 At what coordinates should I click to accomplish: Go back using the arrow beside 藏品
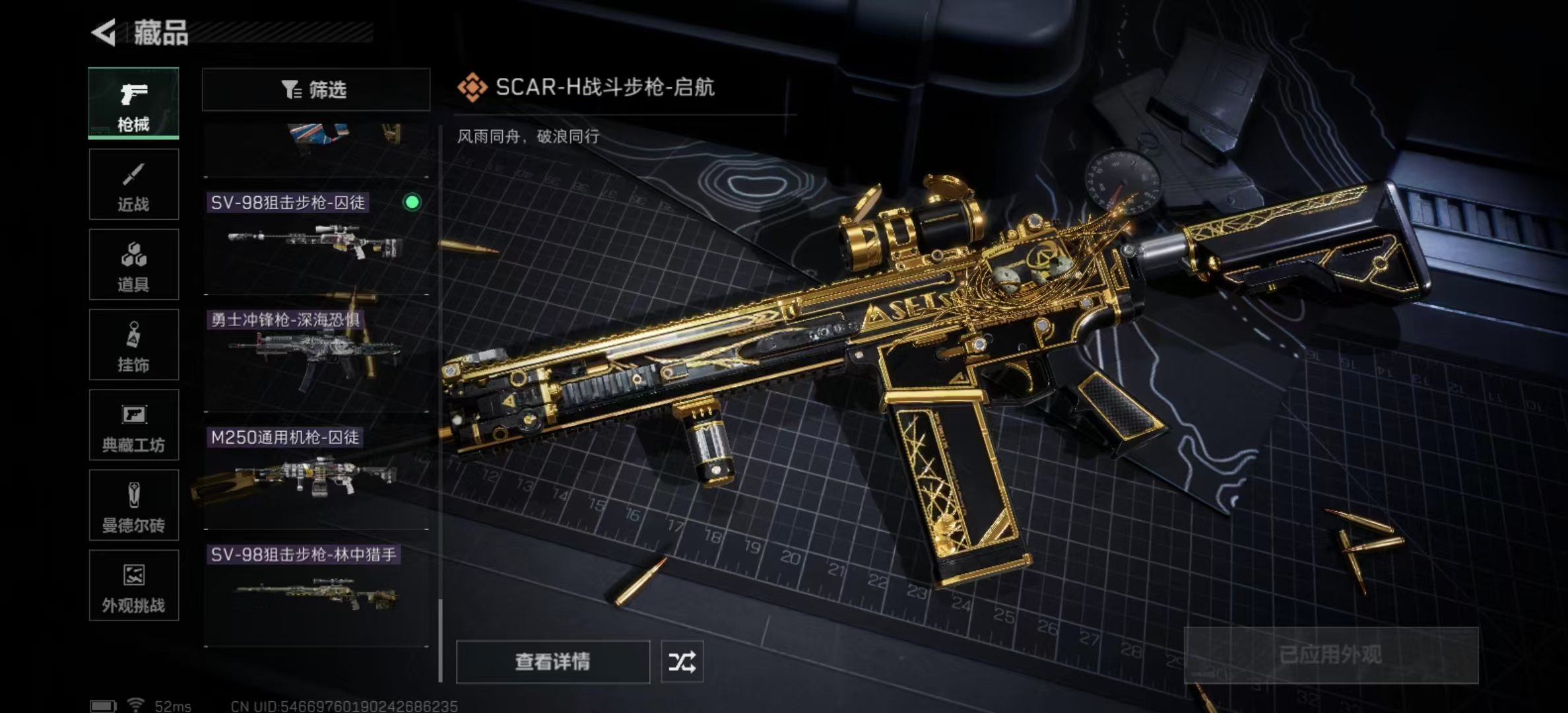pos(104,32)
